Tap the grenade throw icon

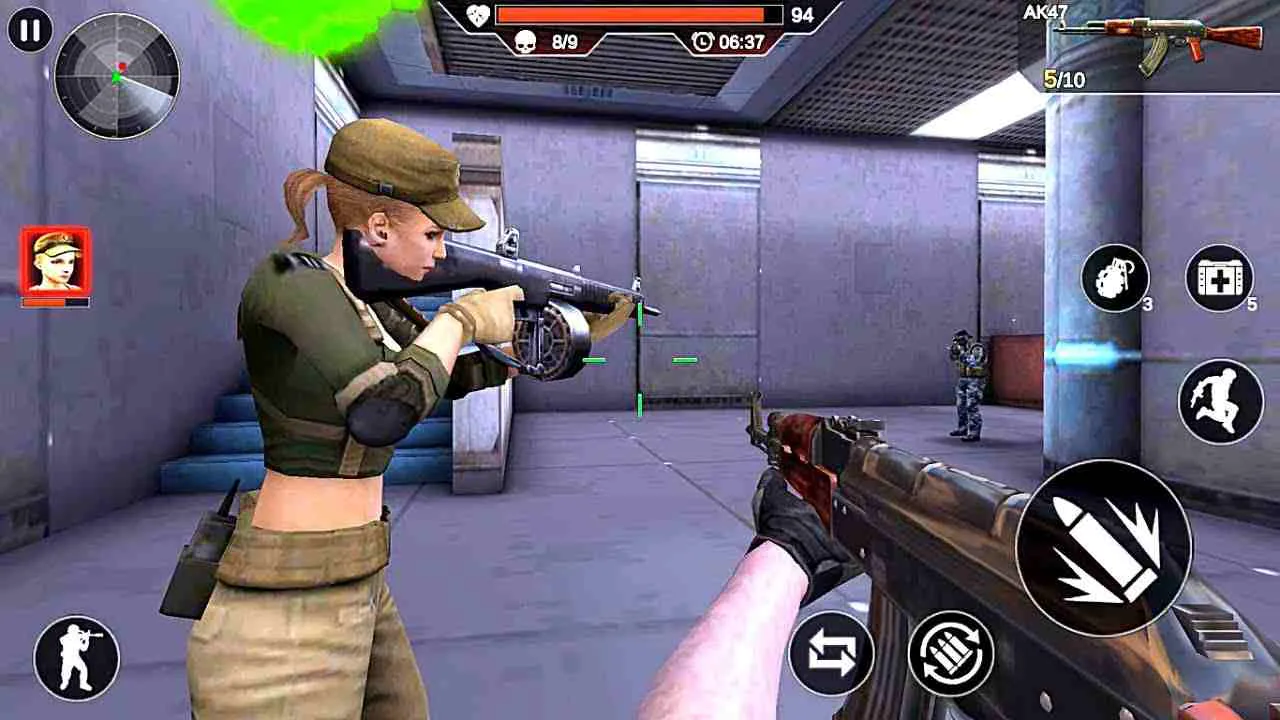coord(1113,280)
